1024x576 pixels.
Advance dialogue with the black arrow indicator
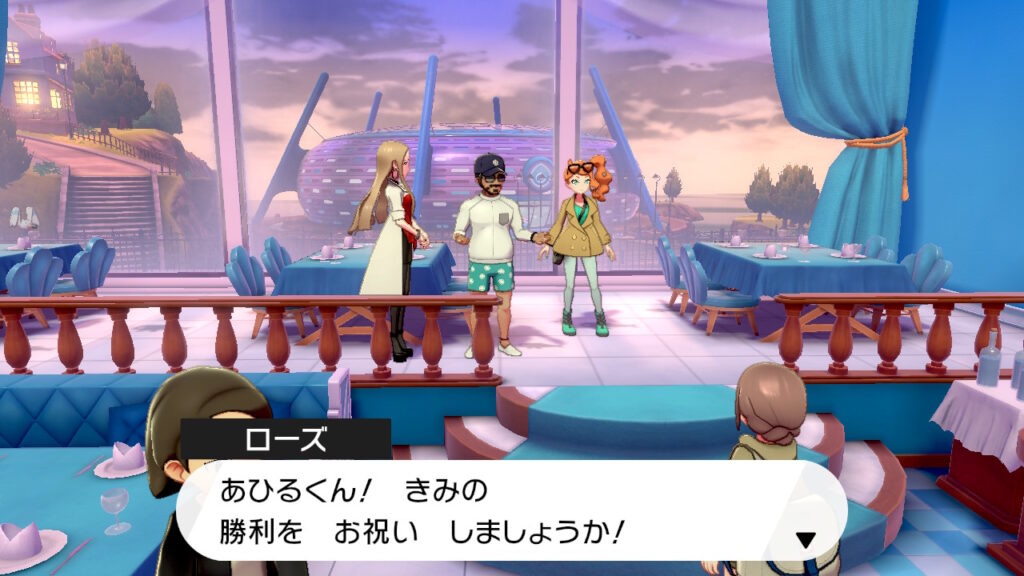[x=805, y=540]
